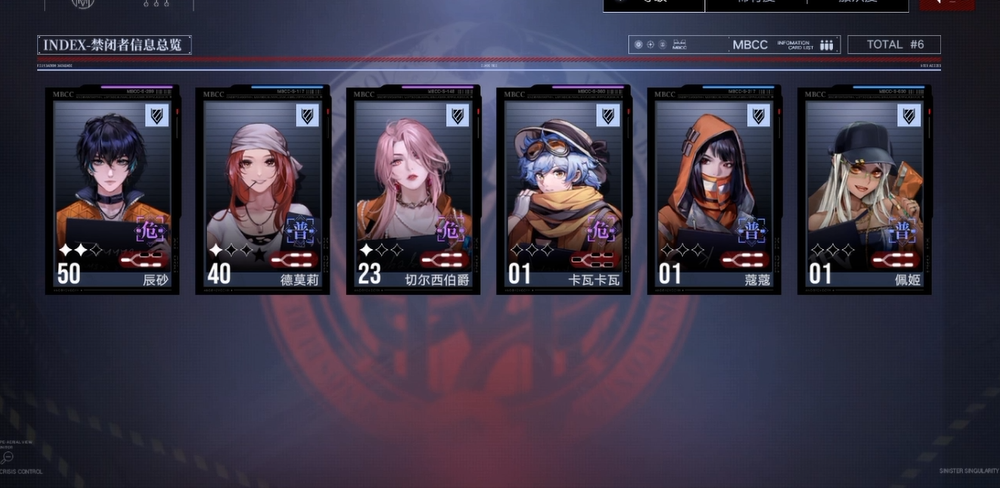This screenshot has height=488, width=1000.
Task: Open the 德莫莉 level 40 card
Action: [263, 190]
